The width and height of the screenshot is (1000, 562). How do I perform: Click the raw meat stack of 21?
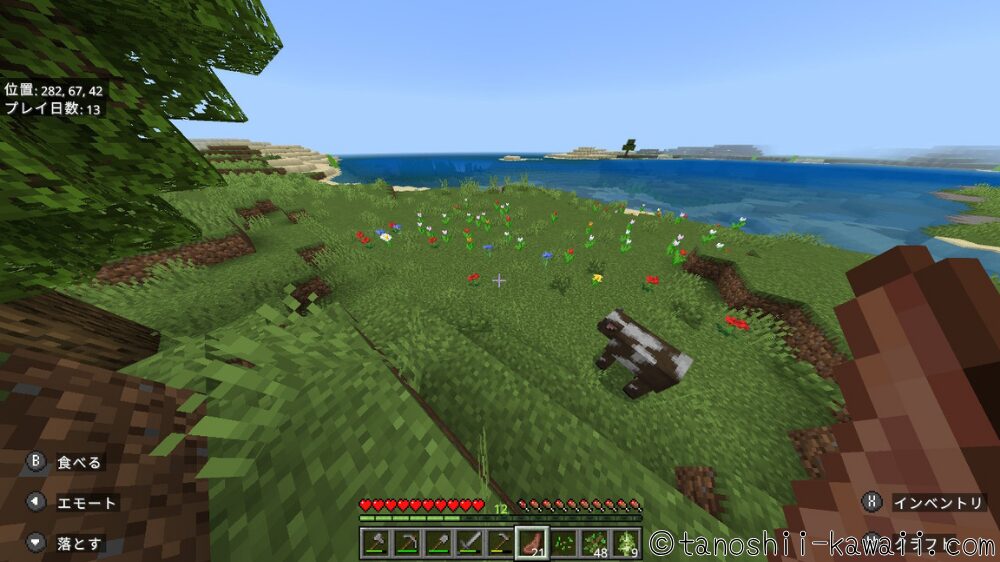click(531, 543)
